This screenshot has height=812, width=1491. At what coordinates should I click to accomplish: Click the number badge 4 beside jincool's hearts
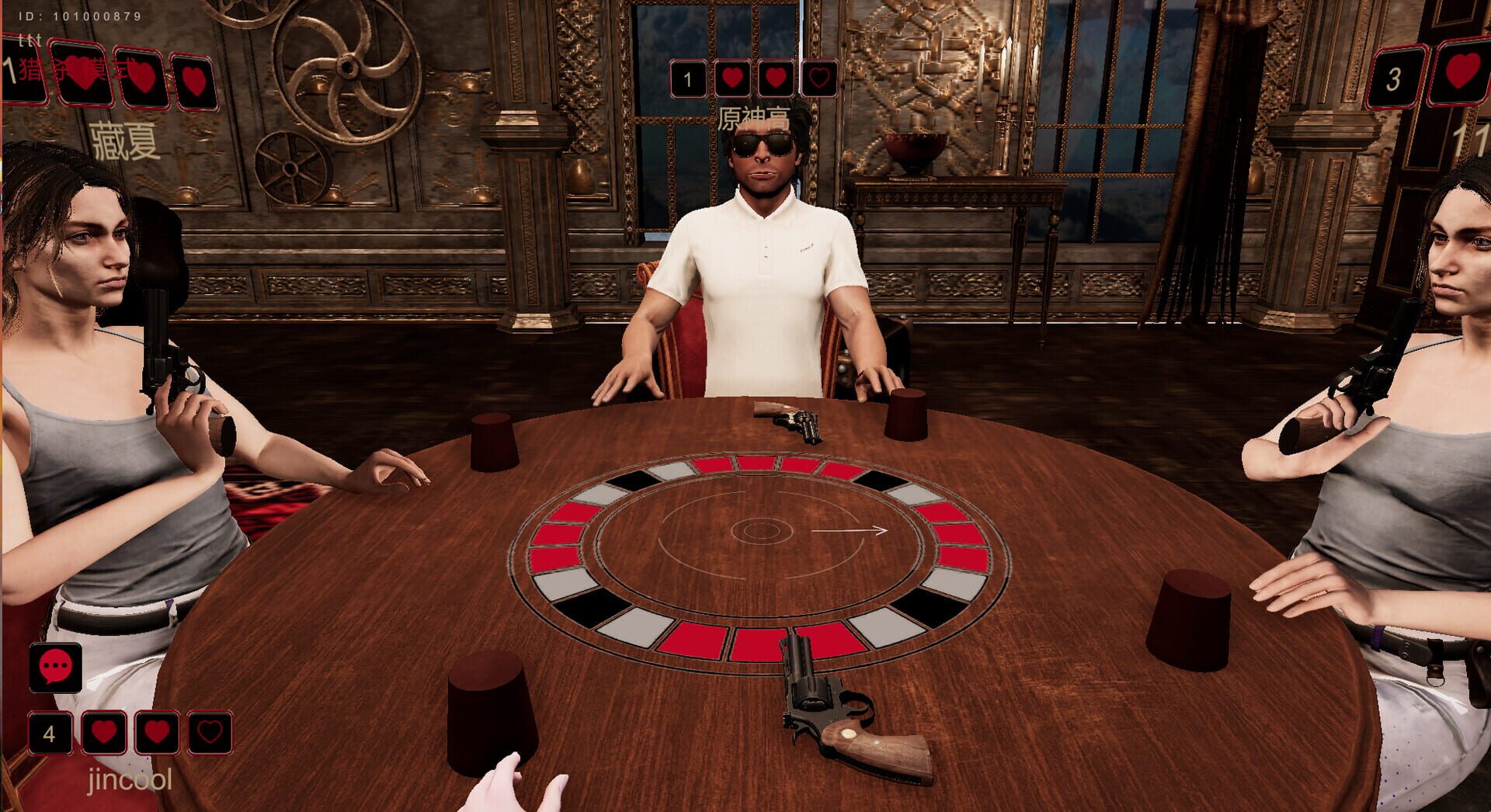50,732
